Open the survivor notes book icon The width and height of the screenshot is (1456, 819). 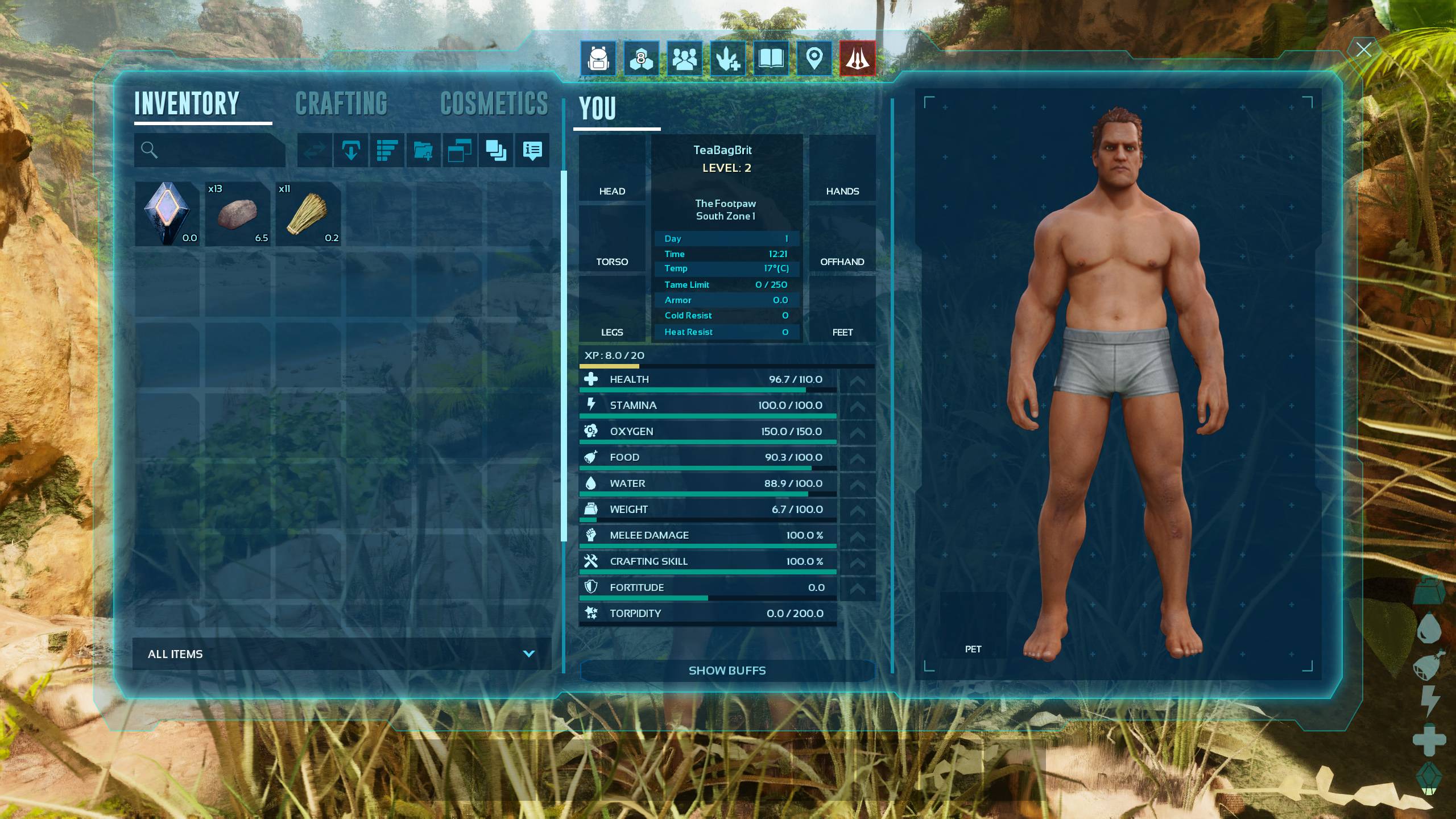(771, 58)
